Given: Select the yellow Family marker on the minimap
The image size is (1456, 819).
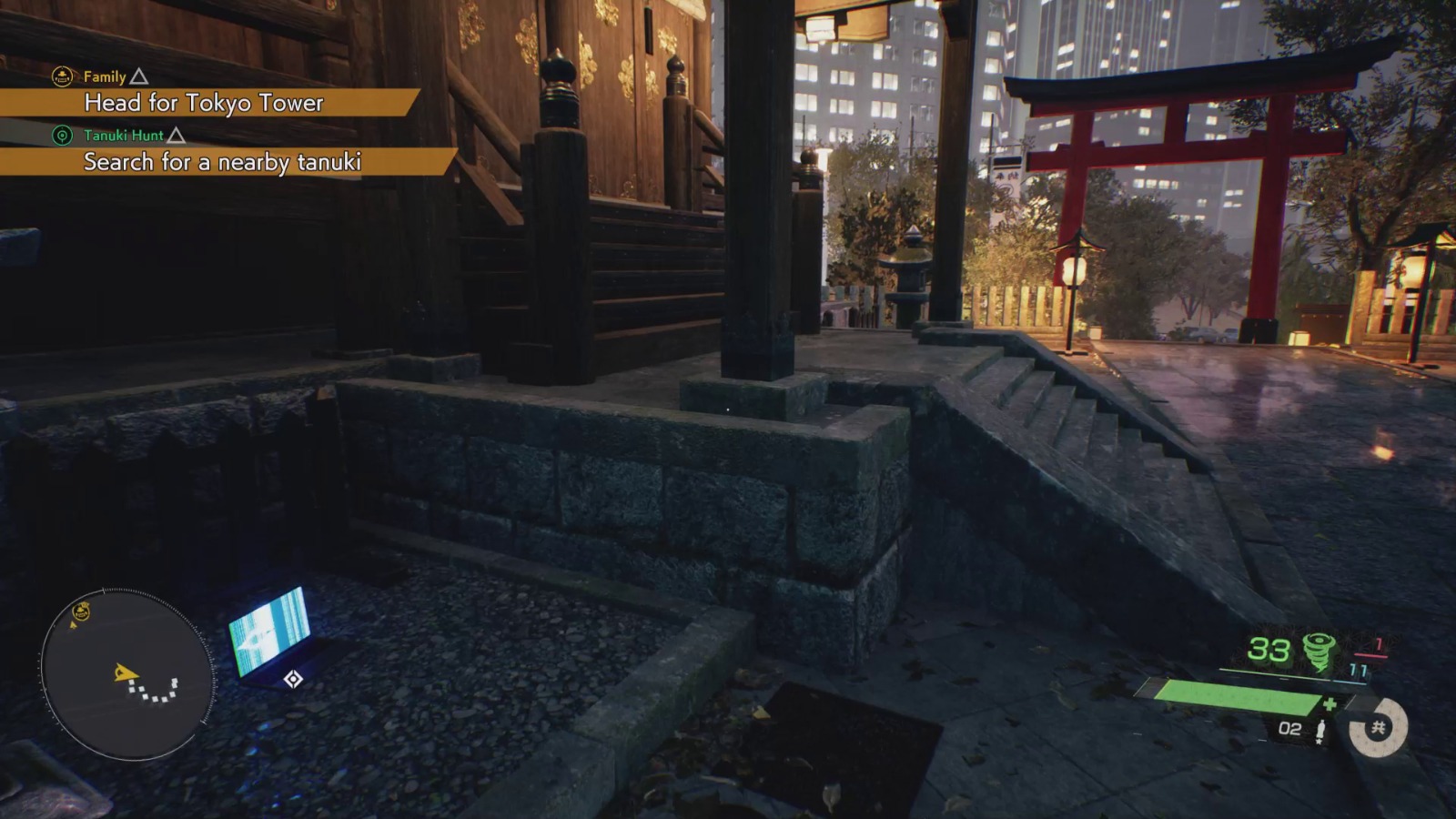Looking at the screenshot, I should coord(80,611).
